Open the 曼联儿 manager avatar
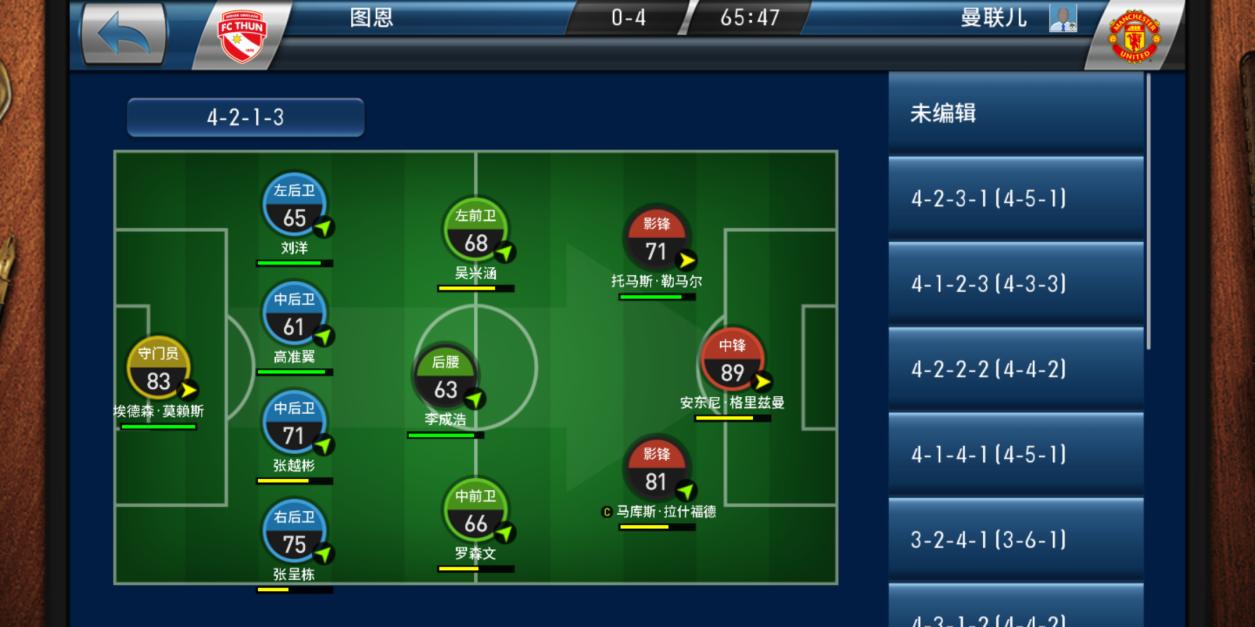Viewport: 1255px width, 627px height. (x=1062, y=18)
